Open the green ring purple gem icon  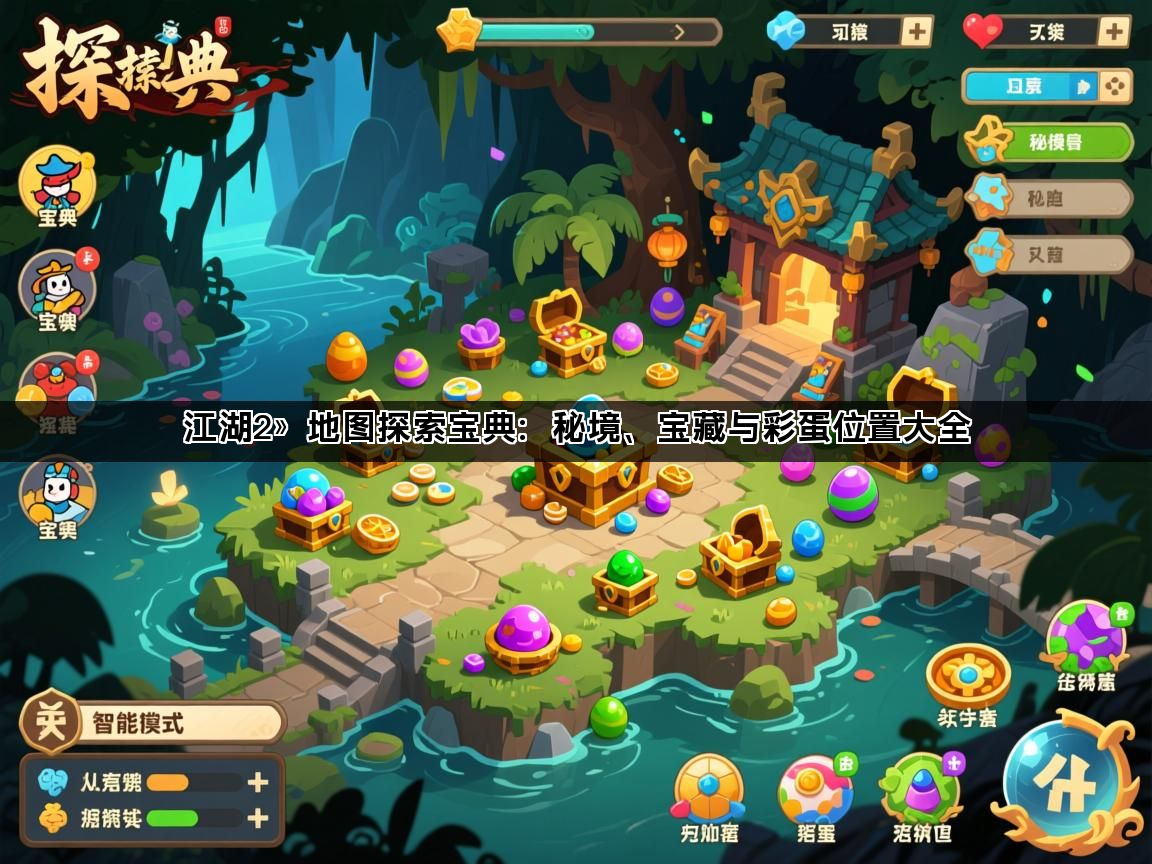[920, 790]
